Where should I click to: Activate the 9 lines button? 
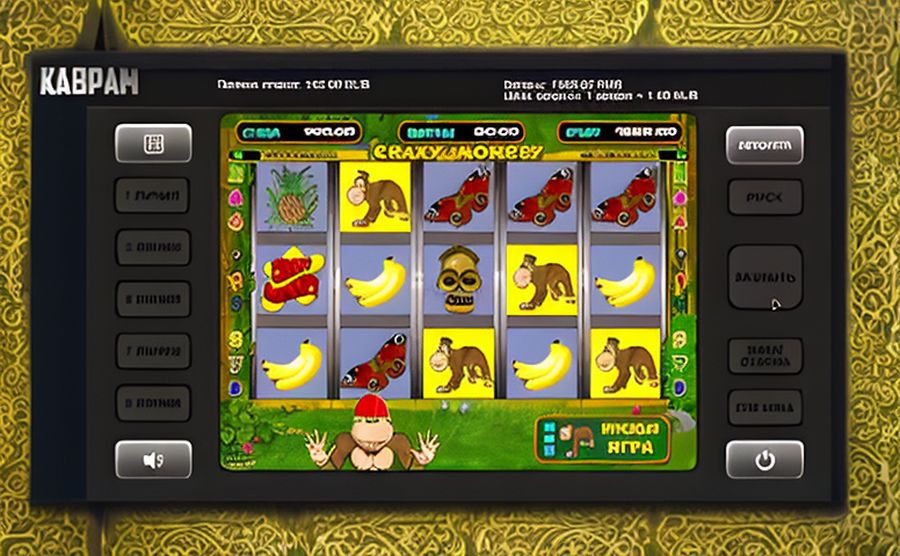tap(153, 402)
